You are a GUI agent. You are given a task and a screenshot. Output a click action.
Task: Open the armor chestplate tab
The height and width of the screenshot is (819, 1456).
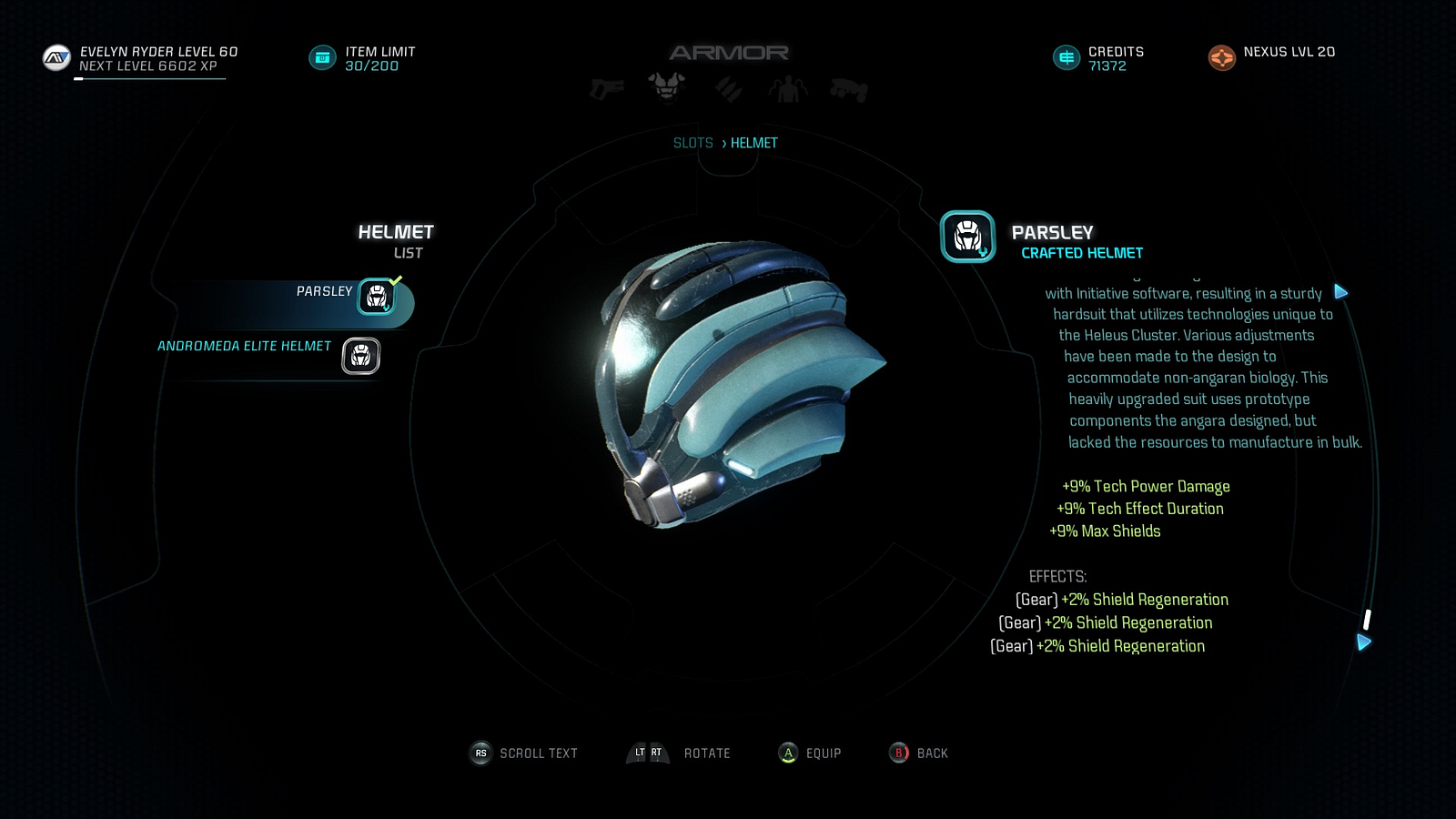666,86
